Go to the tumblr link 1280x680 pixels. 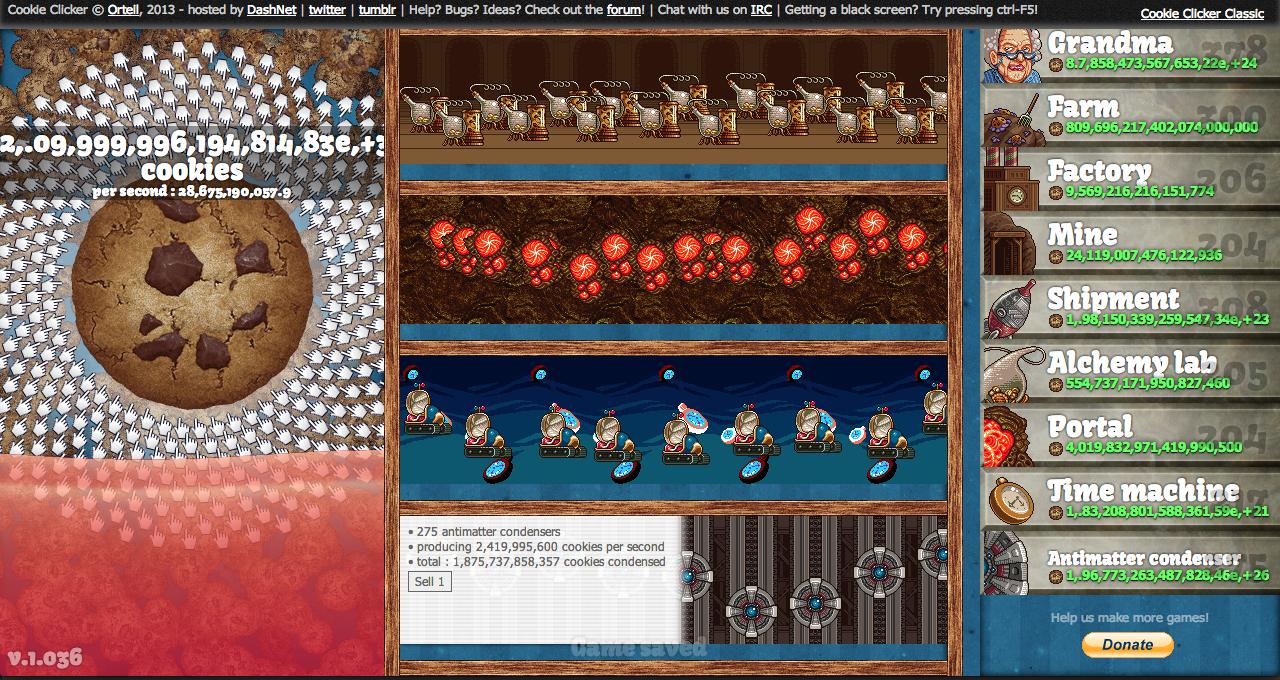(x=377, y=10)
